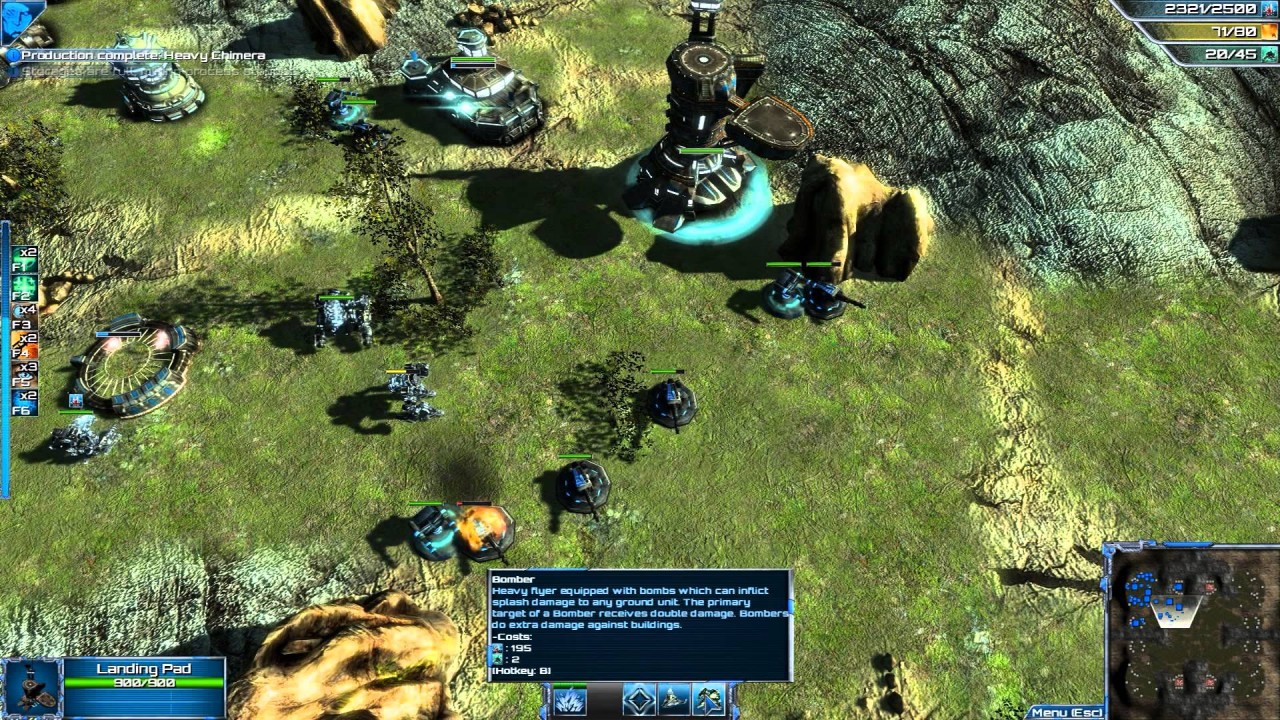
Task: Select the command icon with the blue arrow
Action: pos(709,700)
